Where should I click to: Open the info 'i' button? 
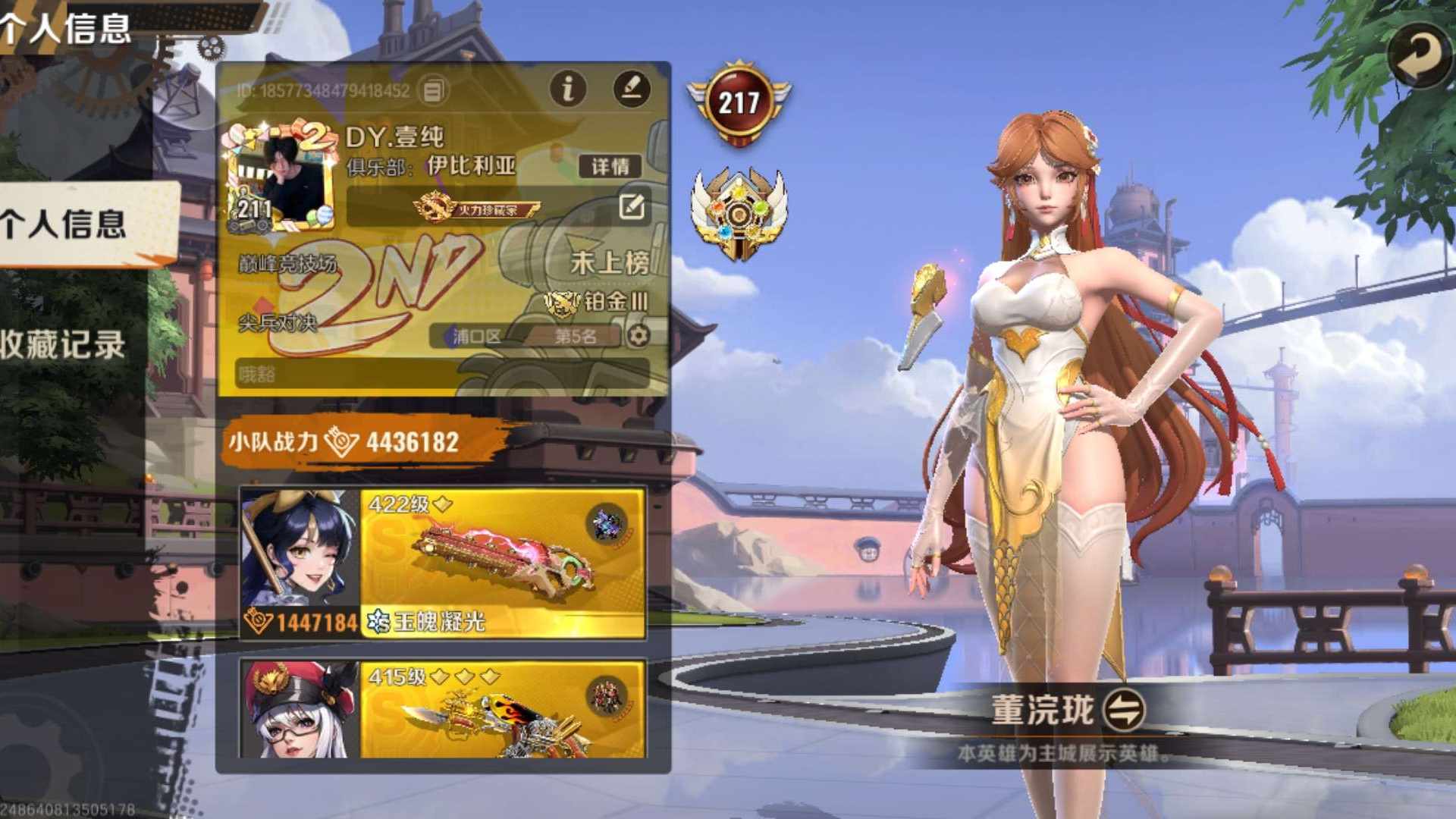[568, 89]
